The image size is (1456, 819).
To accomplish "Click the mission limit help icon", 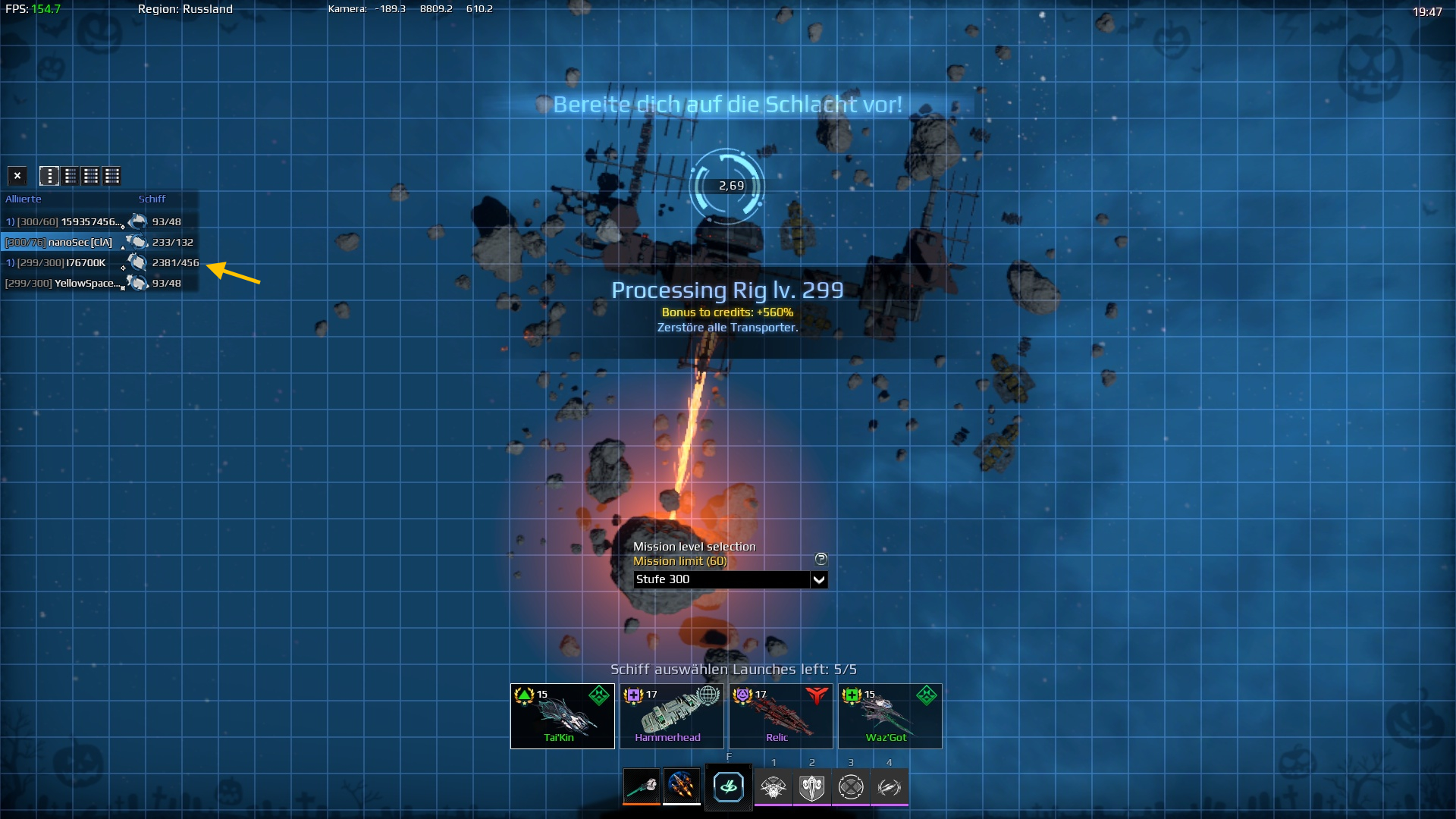I will tap(821, 559).
